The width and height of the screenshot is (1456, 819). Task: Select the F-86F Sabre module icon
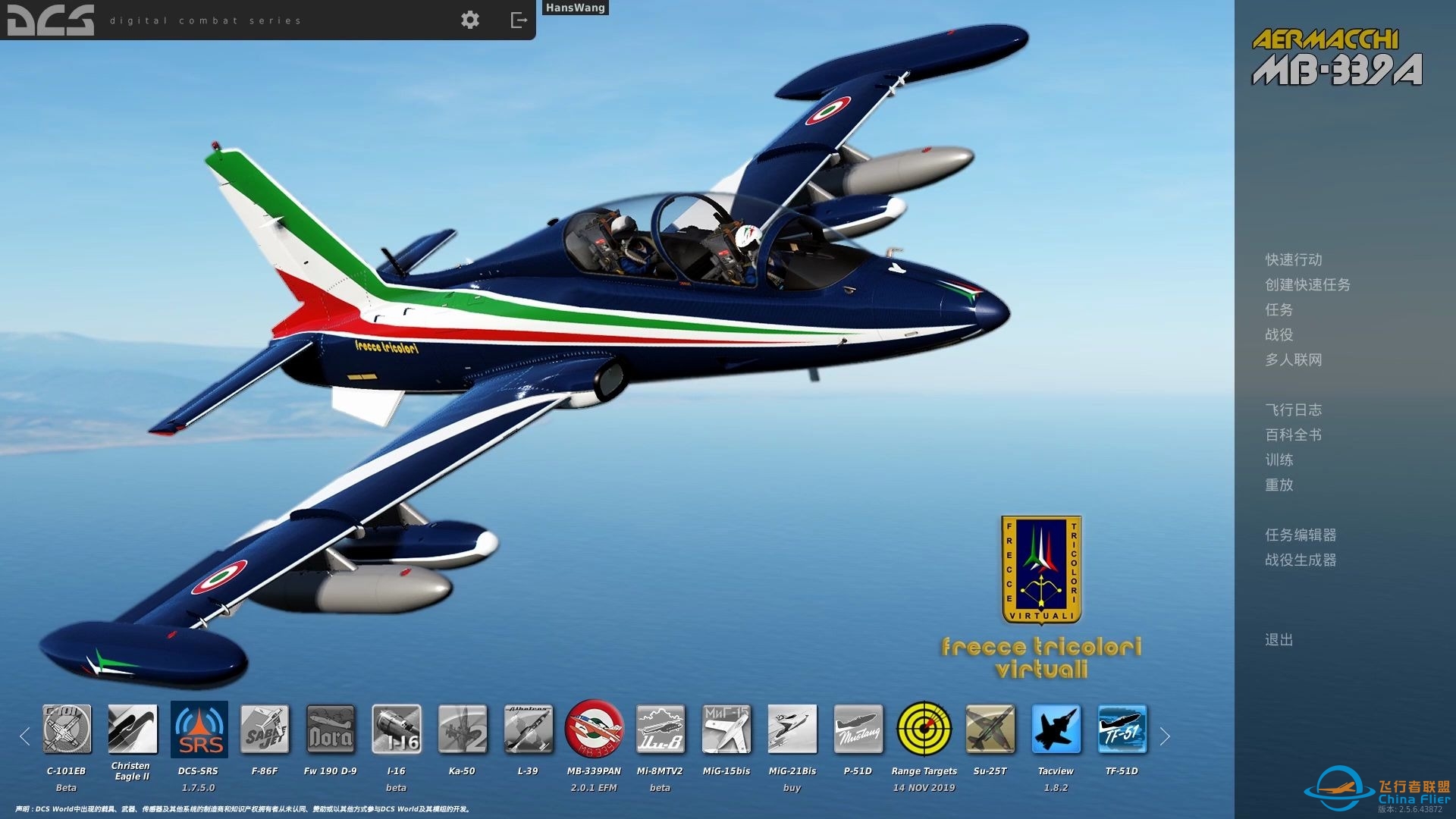click(x=265, y=730)
